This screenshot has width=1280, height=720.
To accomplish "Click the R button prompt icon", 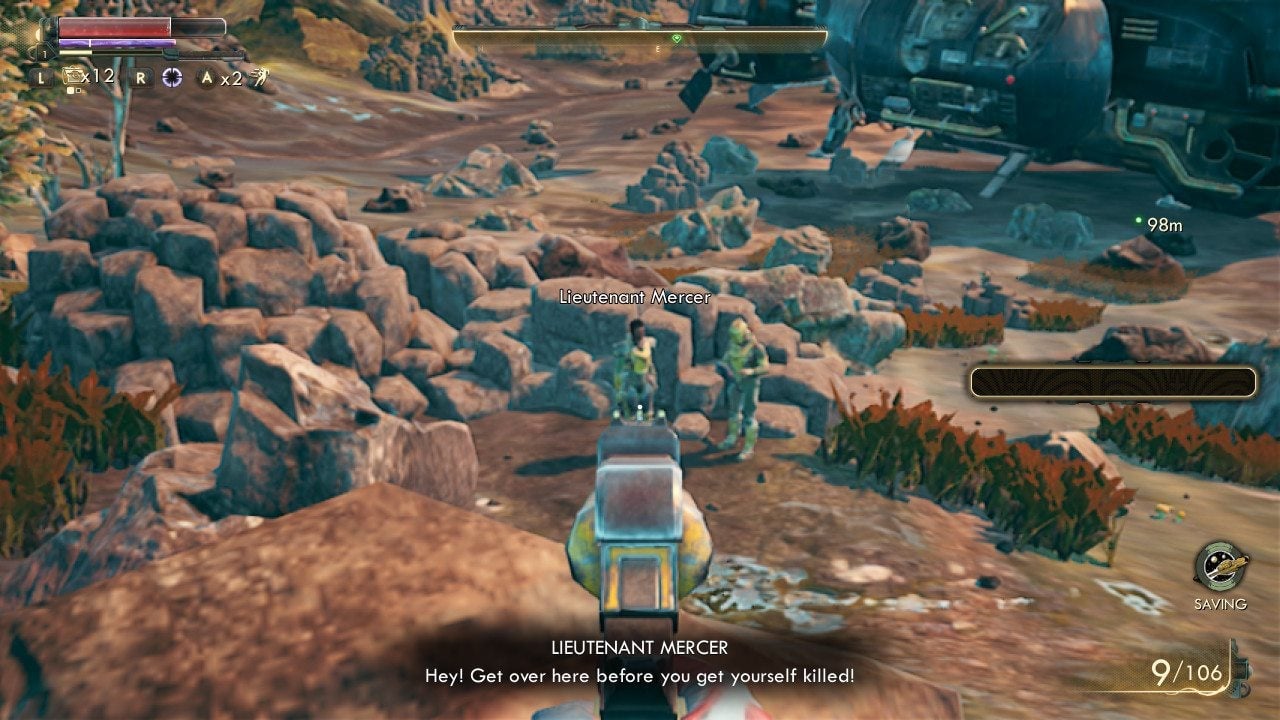I will [x=139, y=77].
